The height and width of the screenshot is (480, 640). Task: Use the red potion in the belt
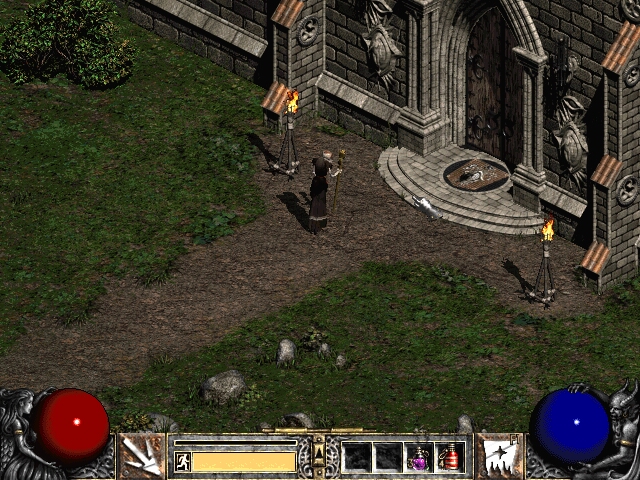451,457
